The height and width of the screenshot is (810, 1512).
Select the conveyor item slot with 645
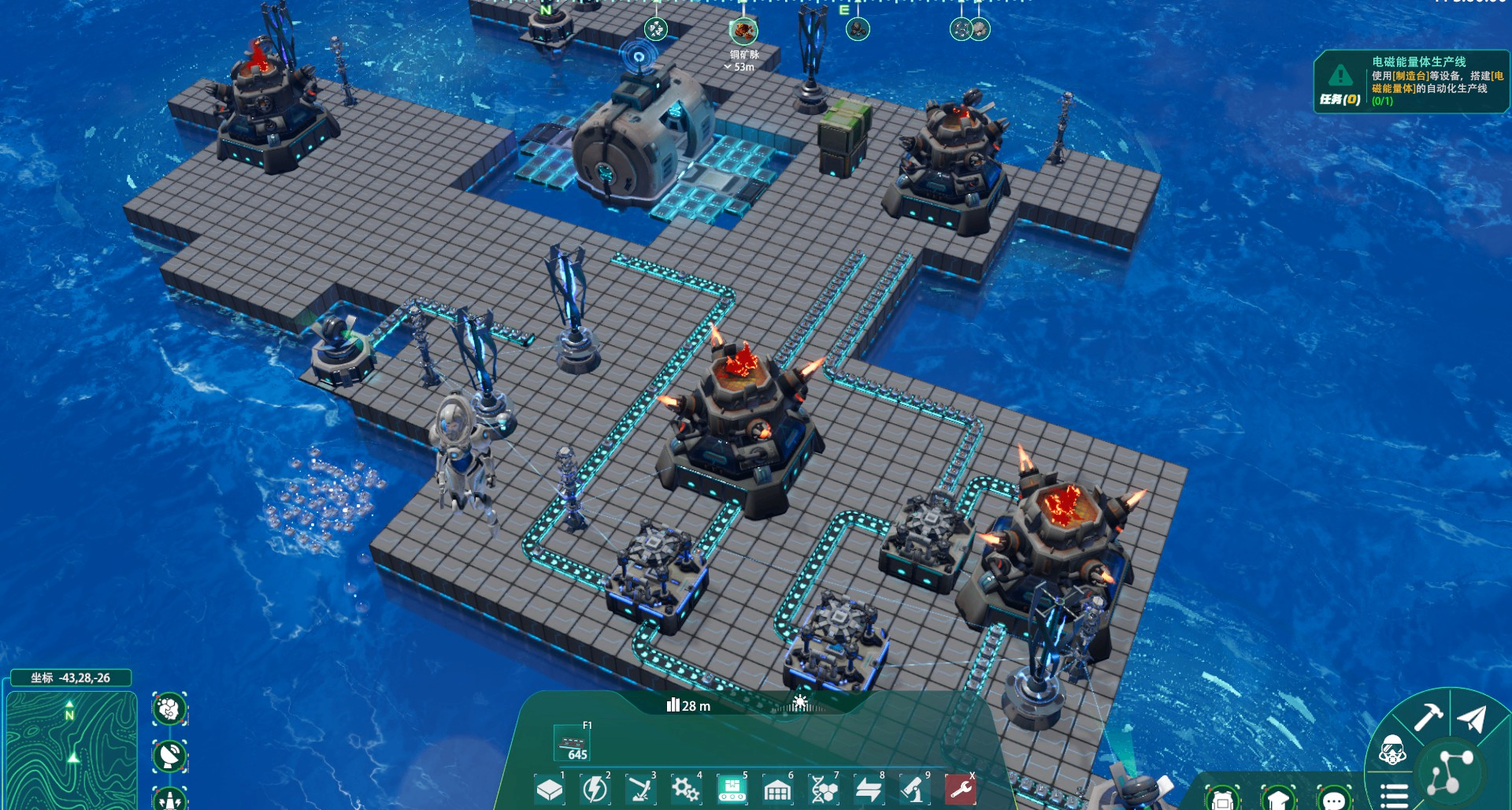pyautogui.click(x=573, y=744)
